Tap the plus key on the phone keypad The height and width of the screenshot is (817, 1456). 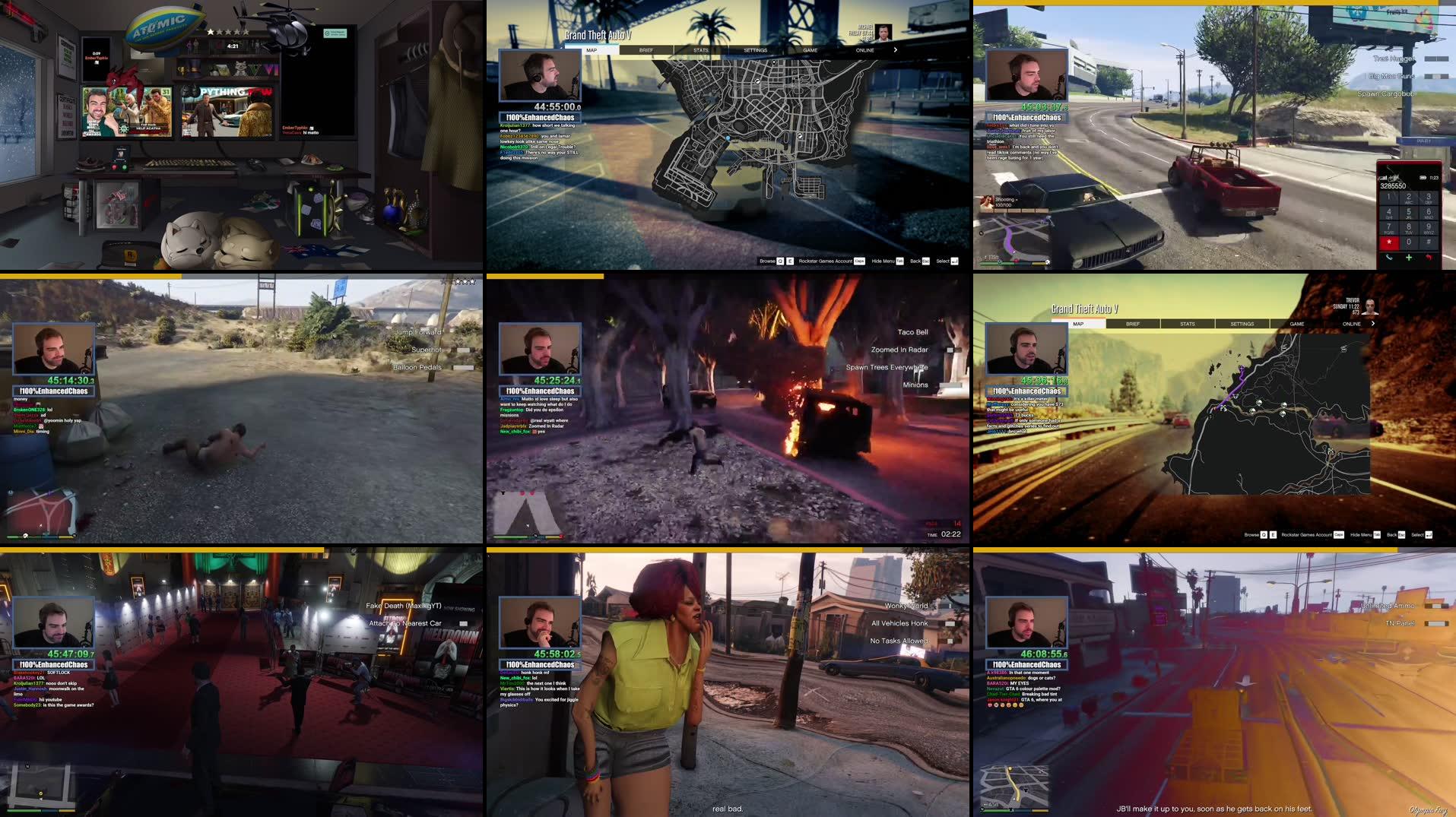(x=1409, y=258)
